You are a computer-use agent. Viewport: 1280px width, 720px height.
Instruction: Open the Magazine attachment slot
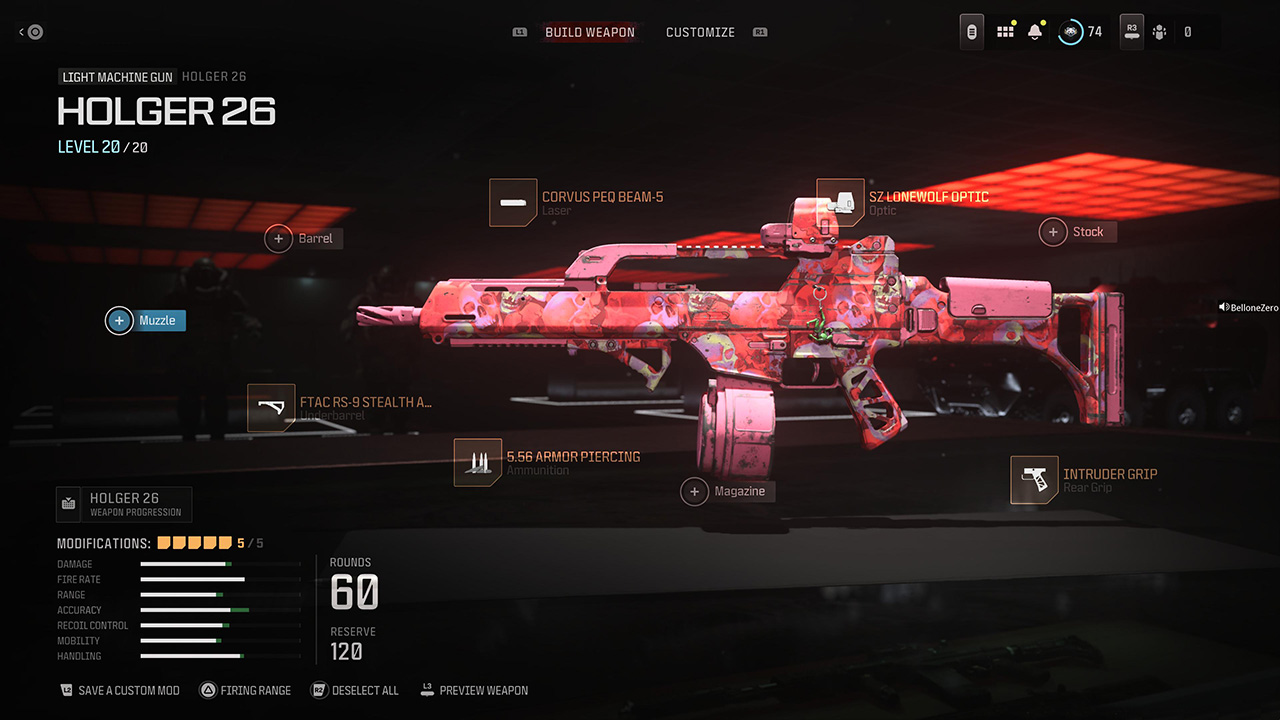(x=728, y=491)
